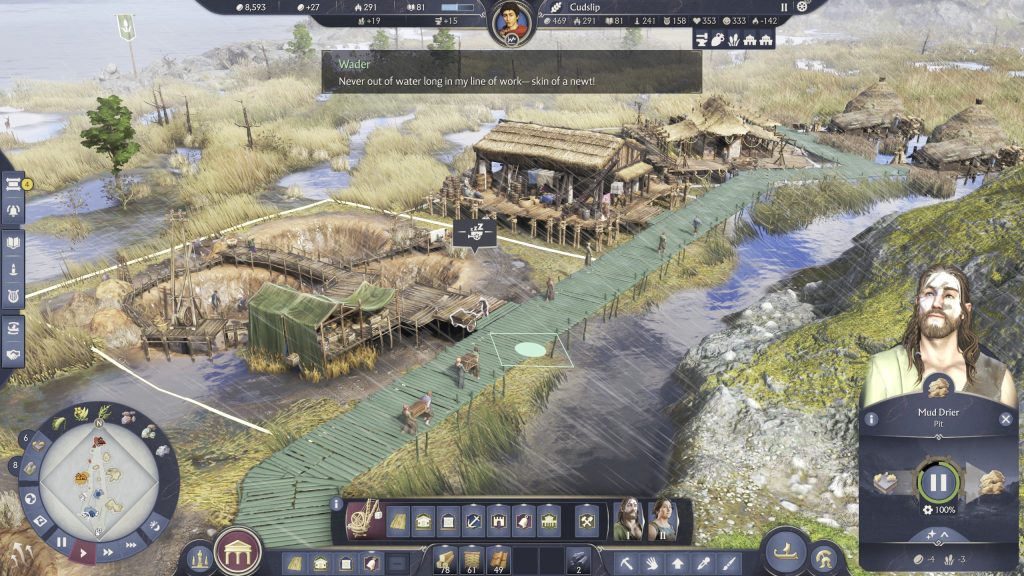Choose the pickaxe demolish tool
Screen dimensions: 1024x576
pos(626,563)
